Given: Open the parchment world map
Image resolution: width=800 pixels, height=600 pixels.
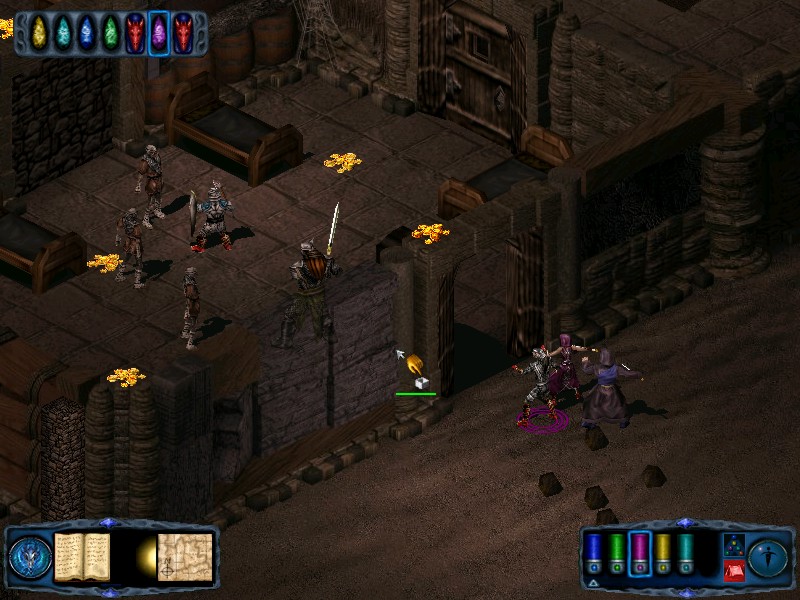Looking at the screenshot, I should pyautogui.click(x=187, y=555).
